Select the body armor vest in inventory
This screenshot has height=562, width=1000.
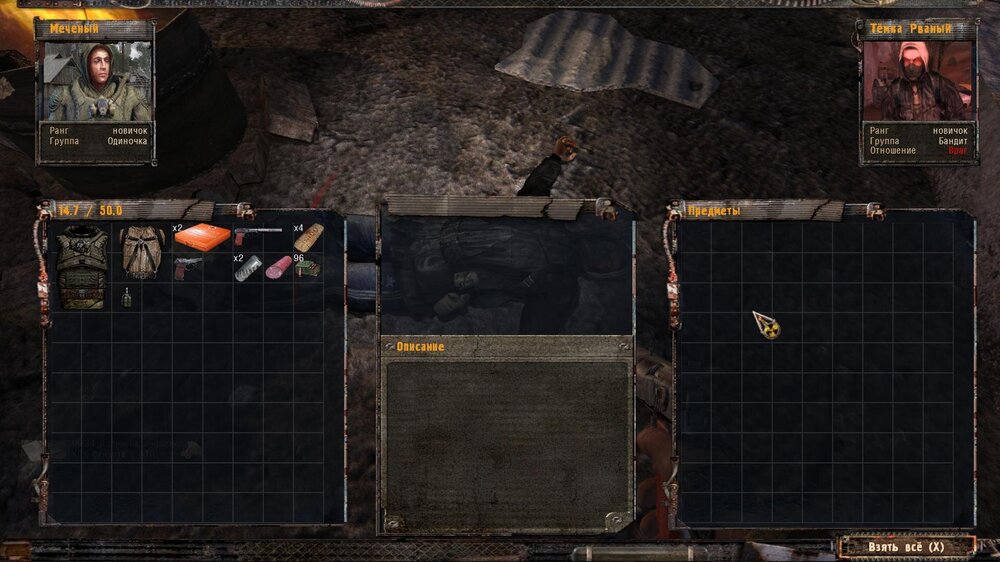[81, 265]
